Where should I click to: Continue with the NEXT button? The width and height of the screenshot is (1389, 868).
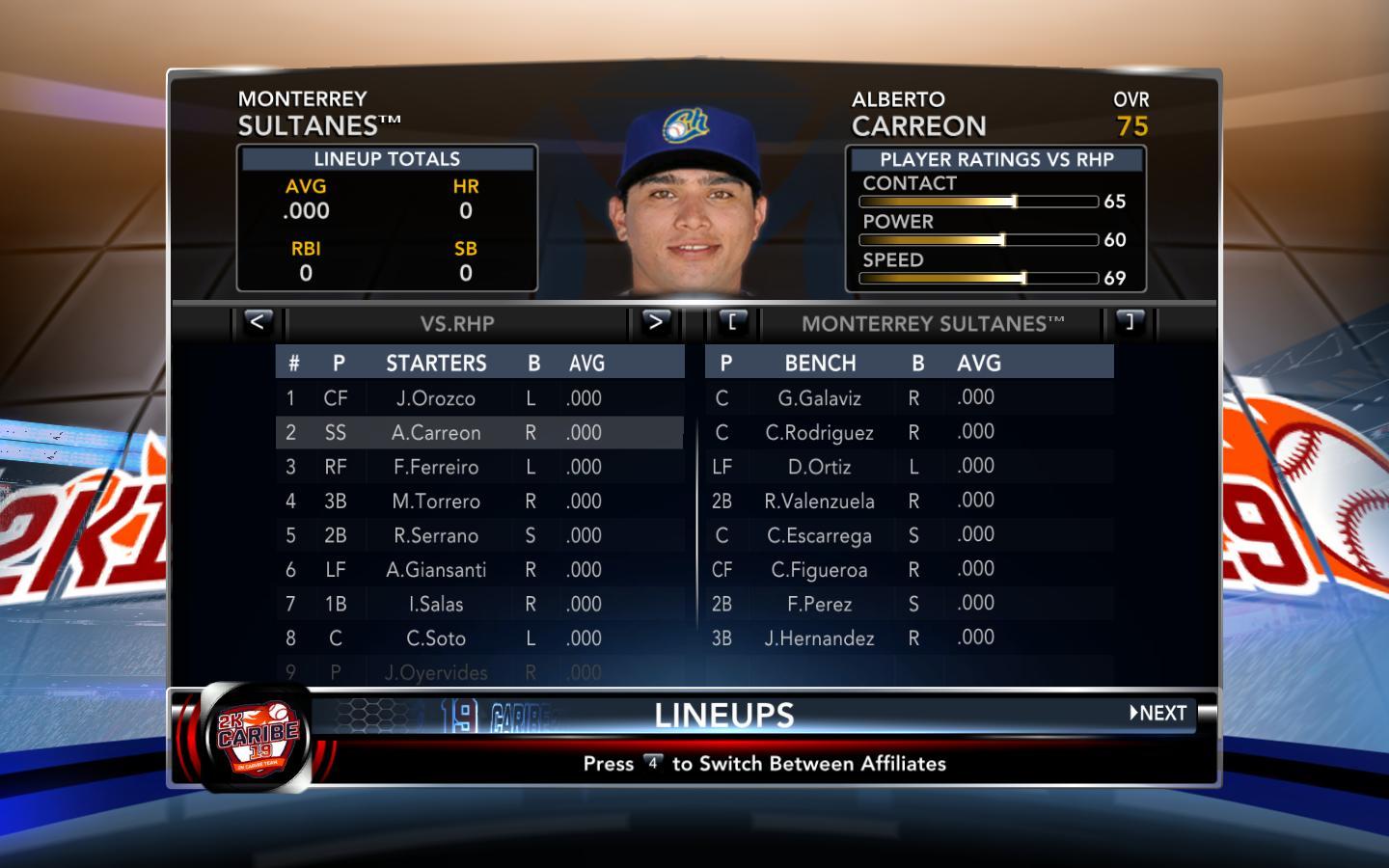pyautogui.click(x=1158, y=714)
